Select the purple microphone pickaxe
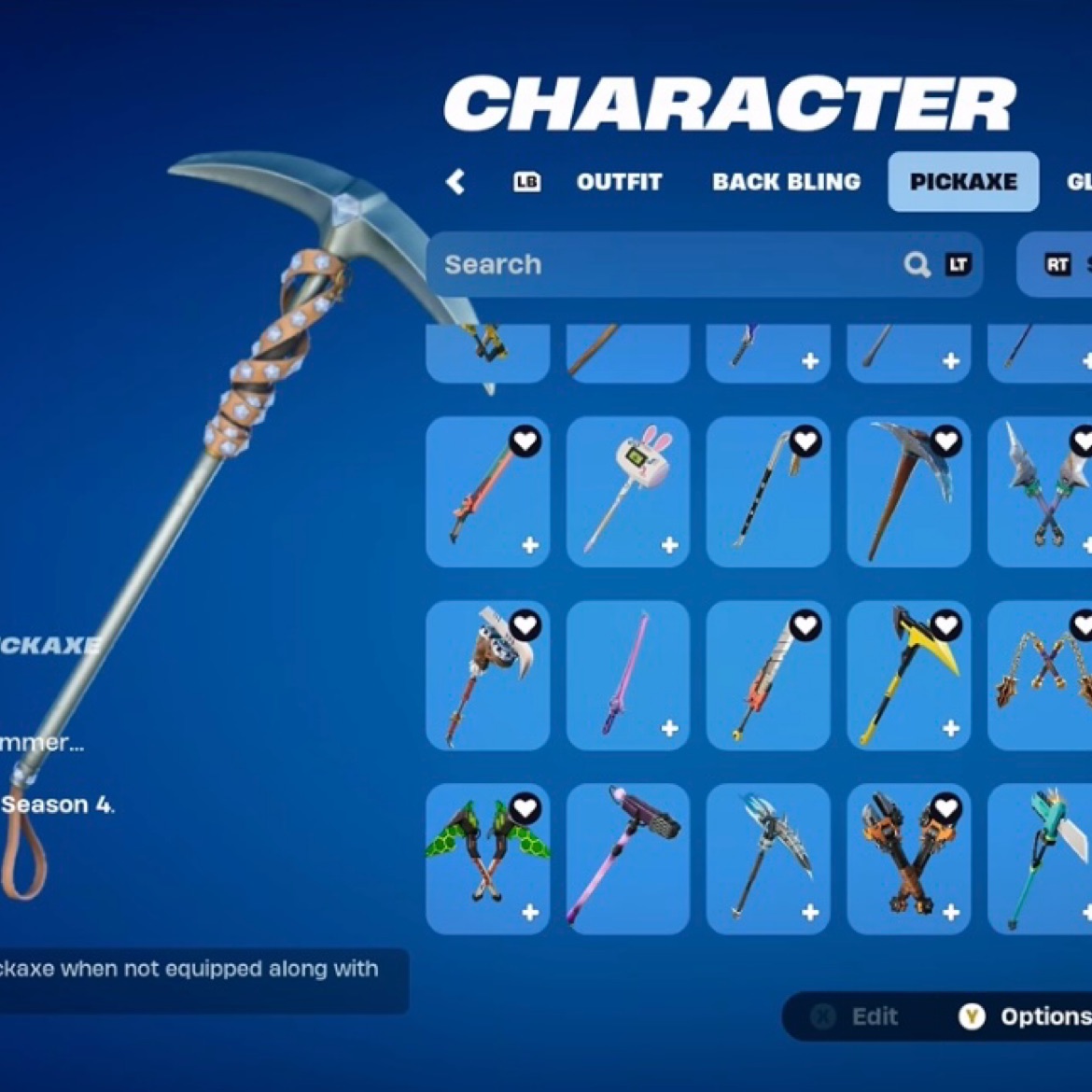This screenshot has width=1092, height=1092. (627, 858)
